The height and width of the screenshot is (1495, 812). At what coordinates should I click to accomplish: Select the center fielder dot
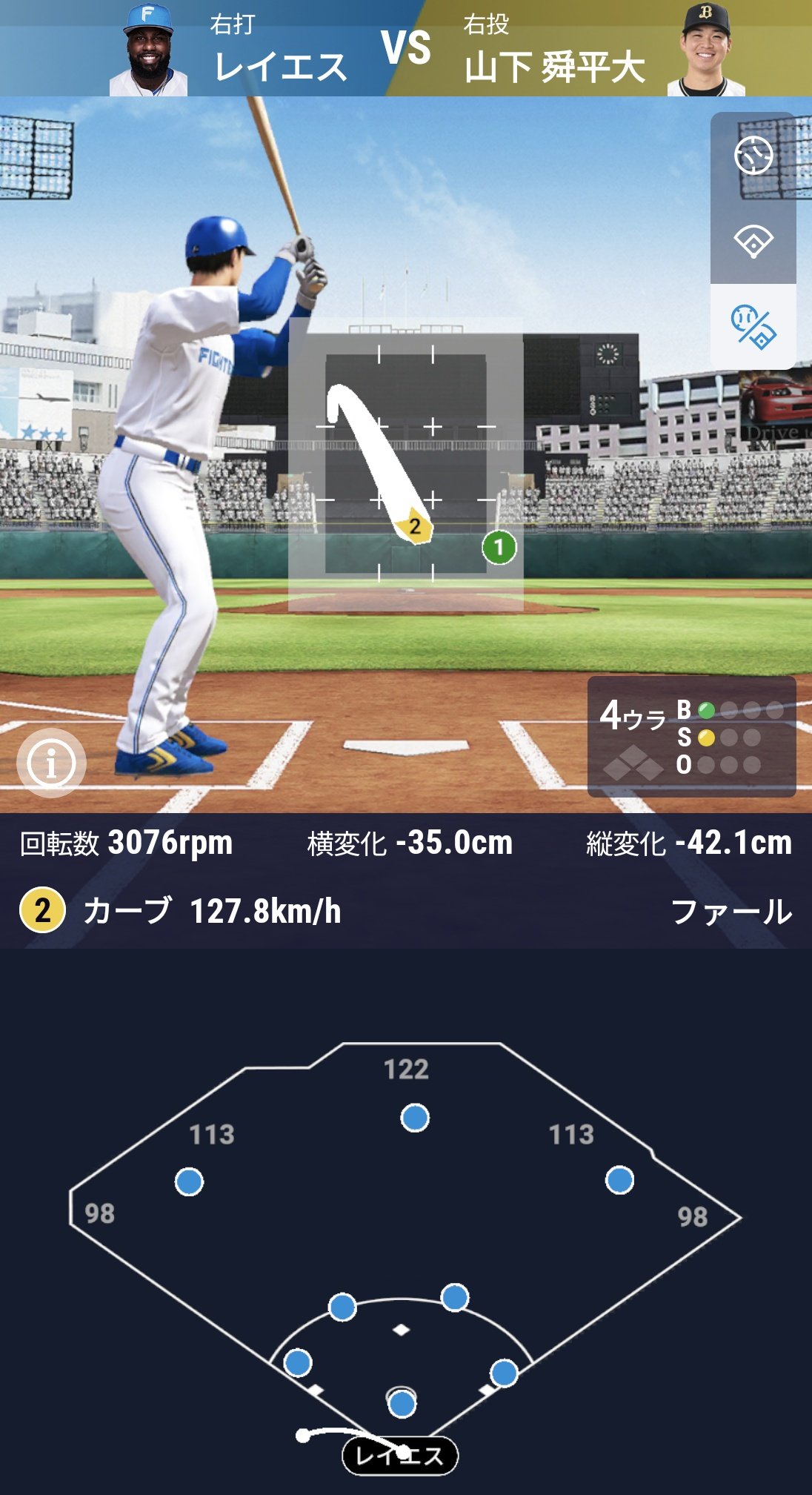[x=415, y=1118]
